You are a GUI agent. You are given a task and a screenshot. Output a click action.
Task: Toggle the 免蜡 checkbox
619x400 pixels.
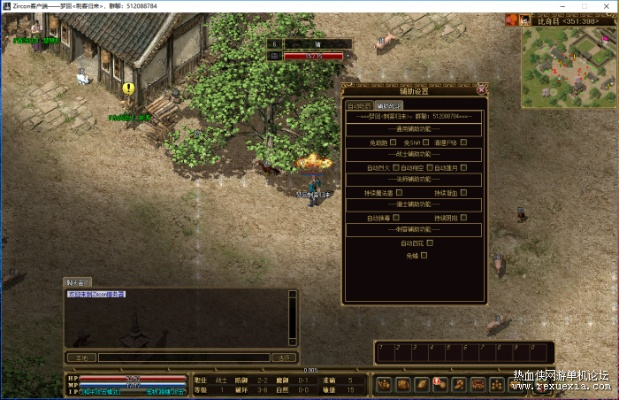tap(424, 255)
